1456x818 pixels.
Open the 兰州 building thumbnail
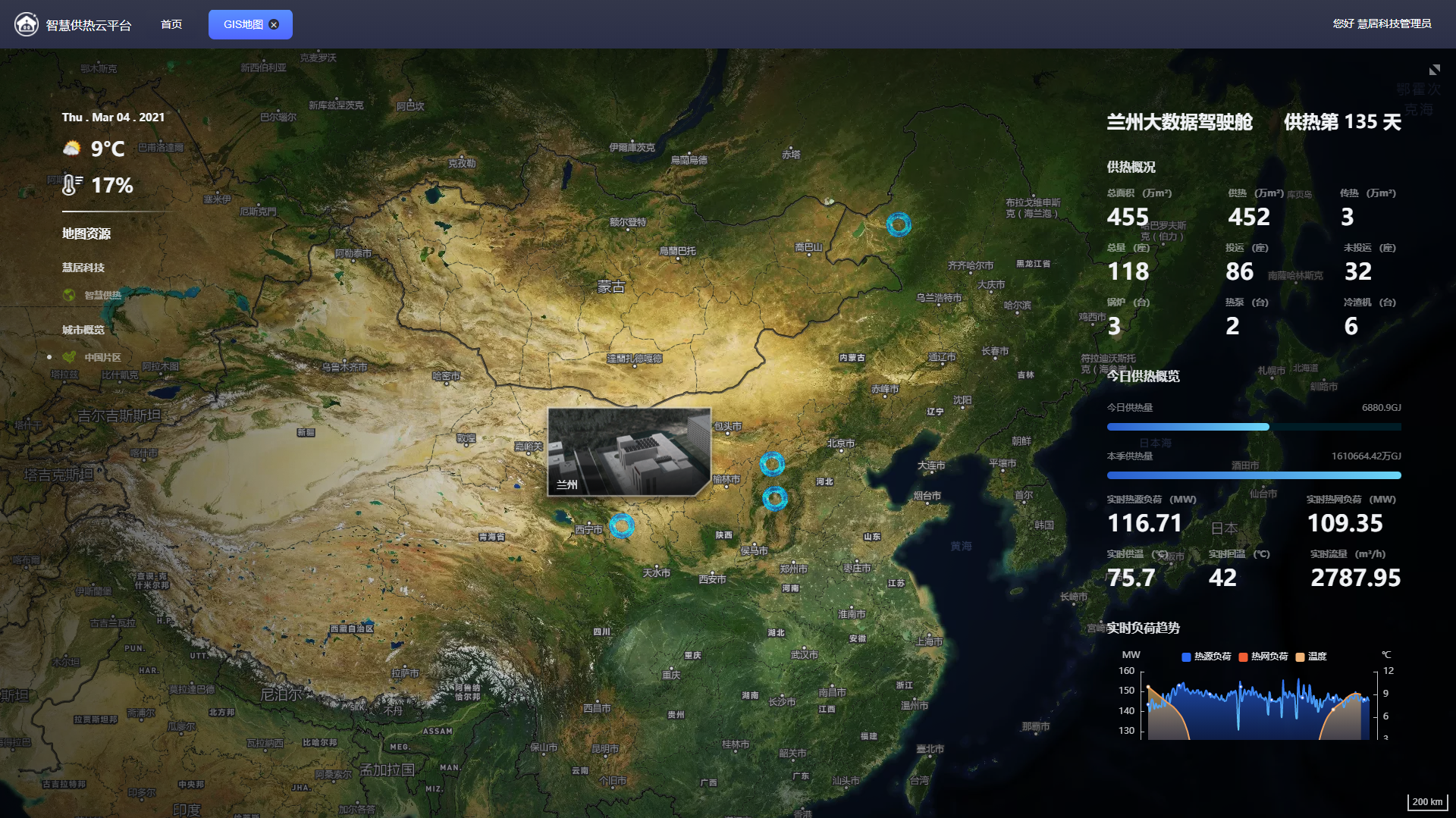[x=629, y=452]
